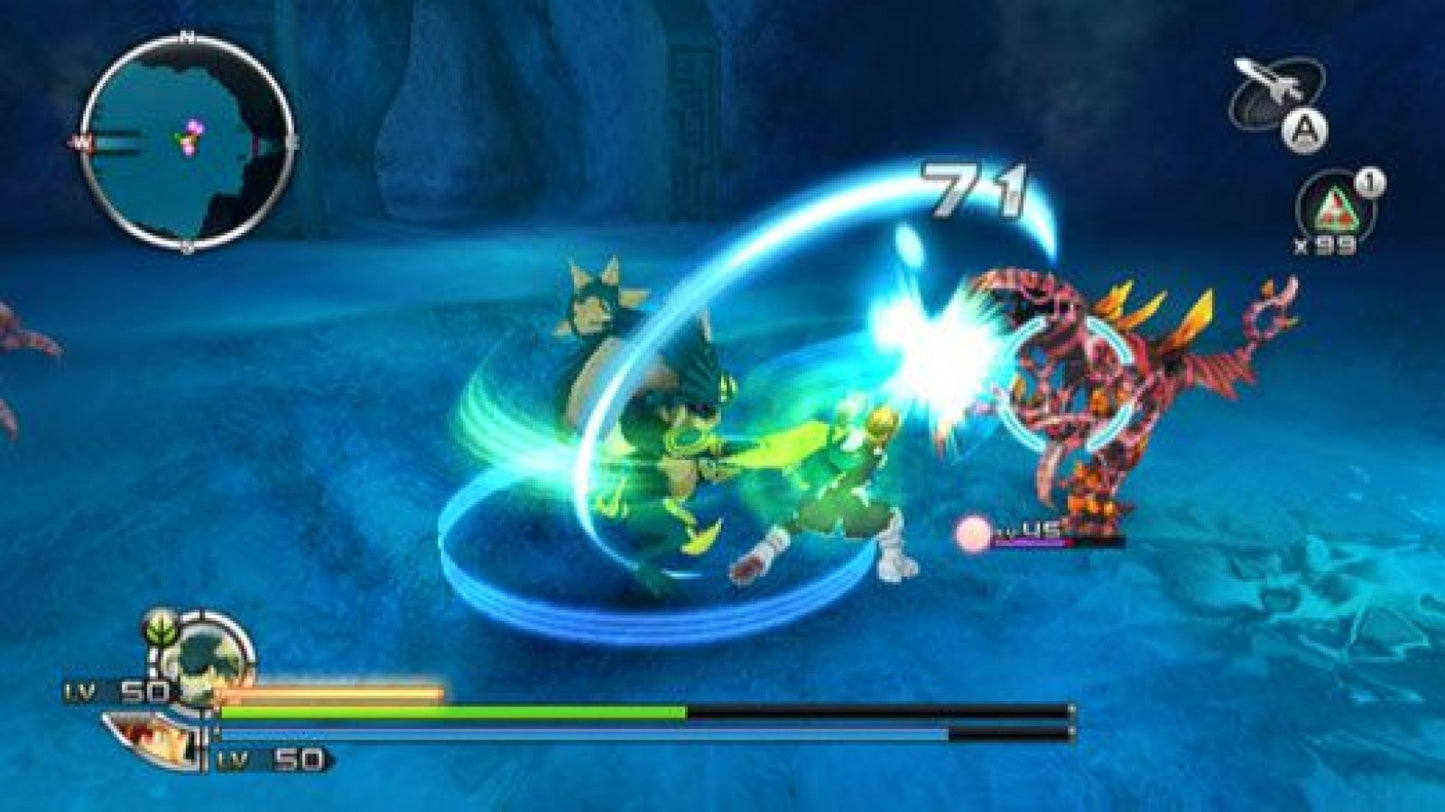Select the sword attack icon

coord(1263,84)
